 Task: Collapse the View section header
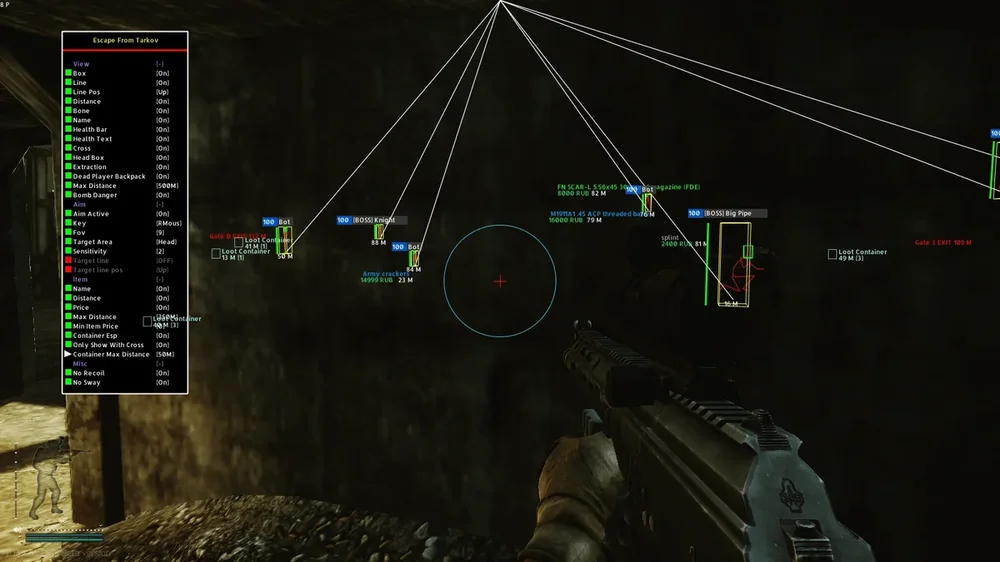click(82, 64)
